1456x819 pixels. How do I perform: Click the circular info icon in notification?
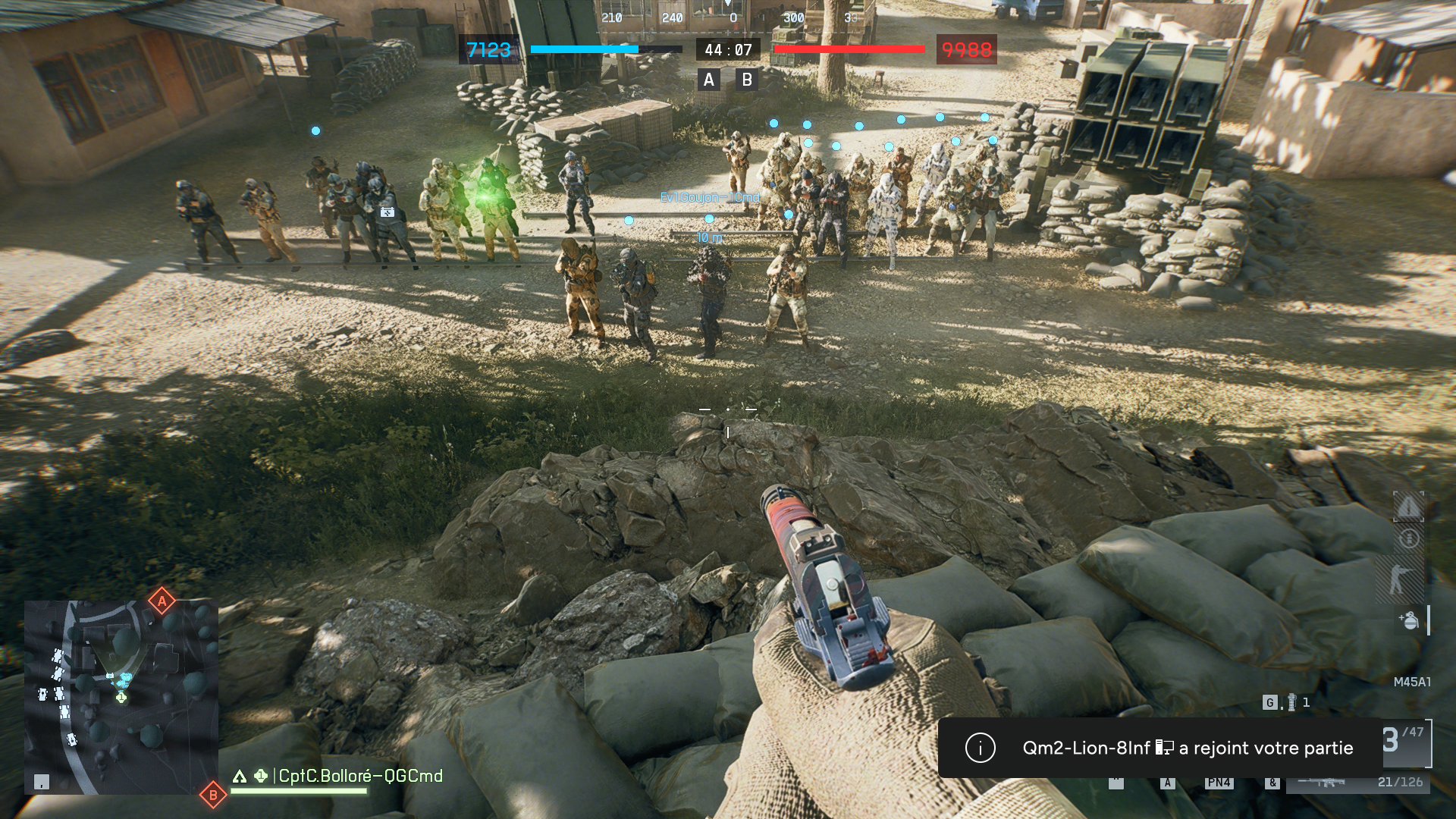tap(980, 748)
